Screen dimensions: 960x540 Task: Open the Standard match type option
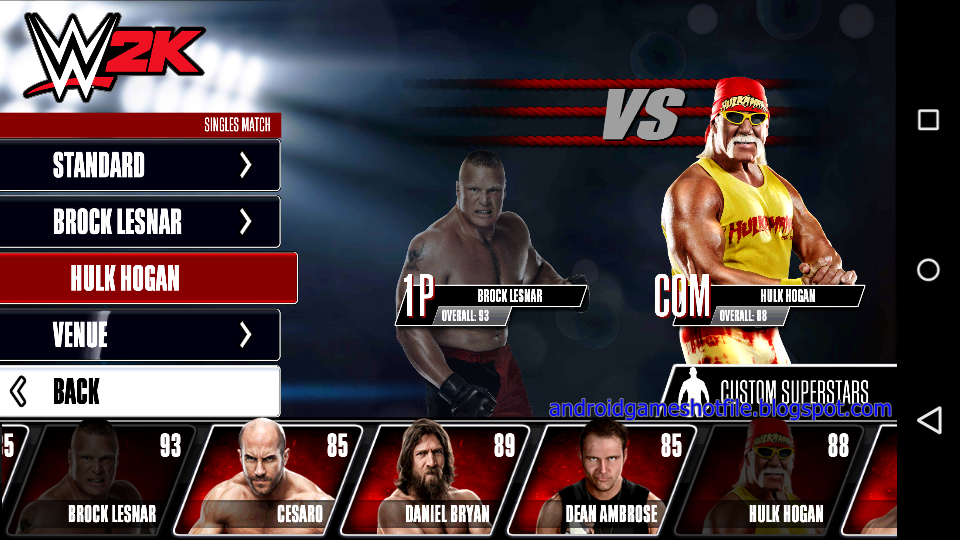click(x=140, y=165)
